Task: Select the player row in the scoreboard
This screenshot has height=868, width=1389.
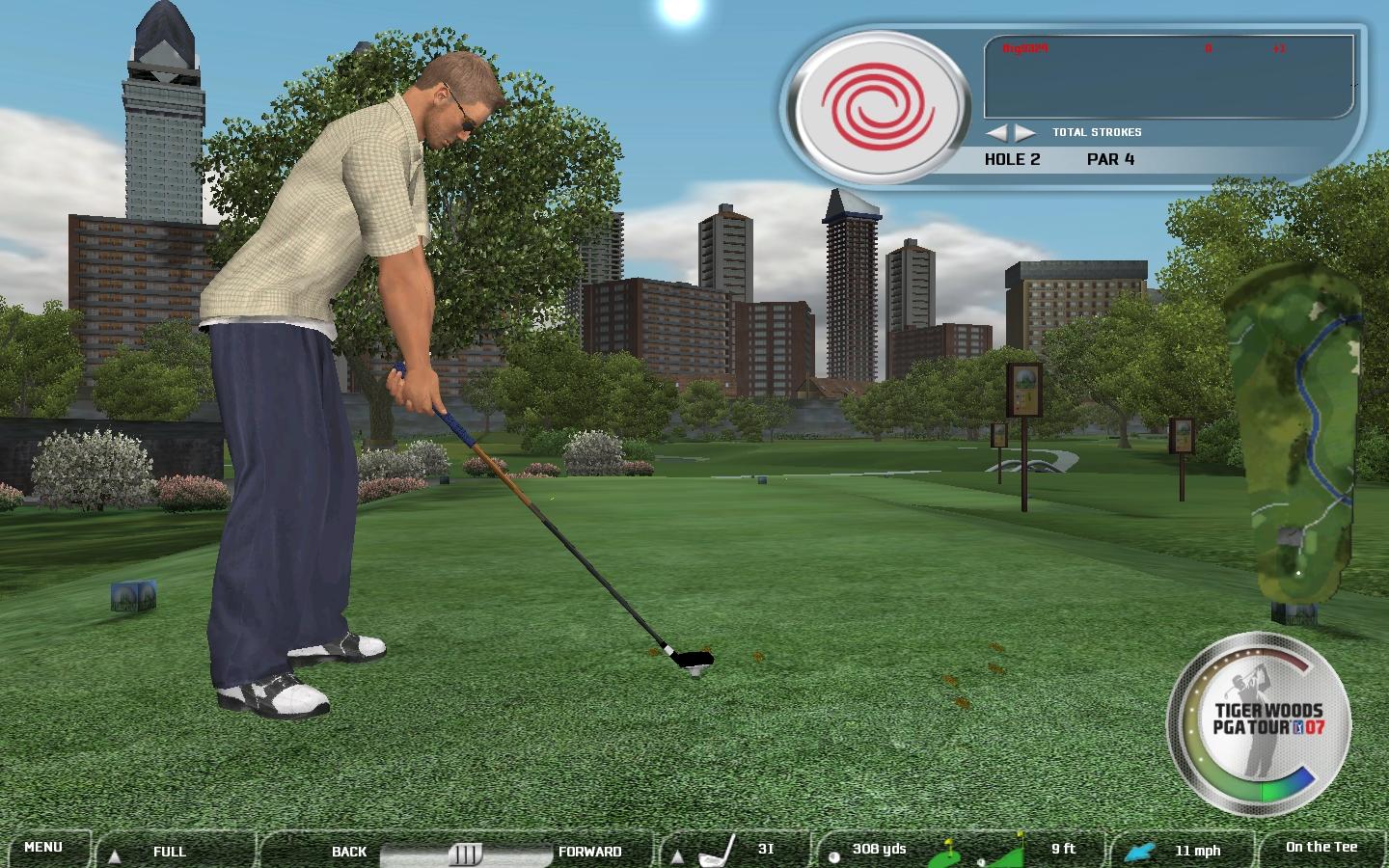Action: [1167, 48]
